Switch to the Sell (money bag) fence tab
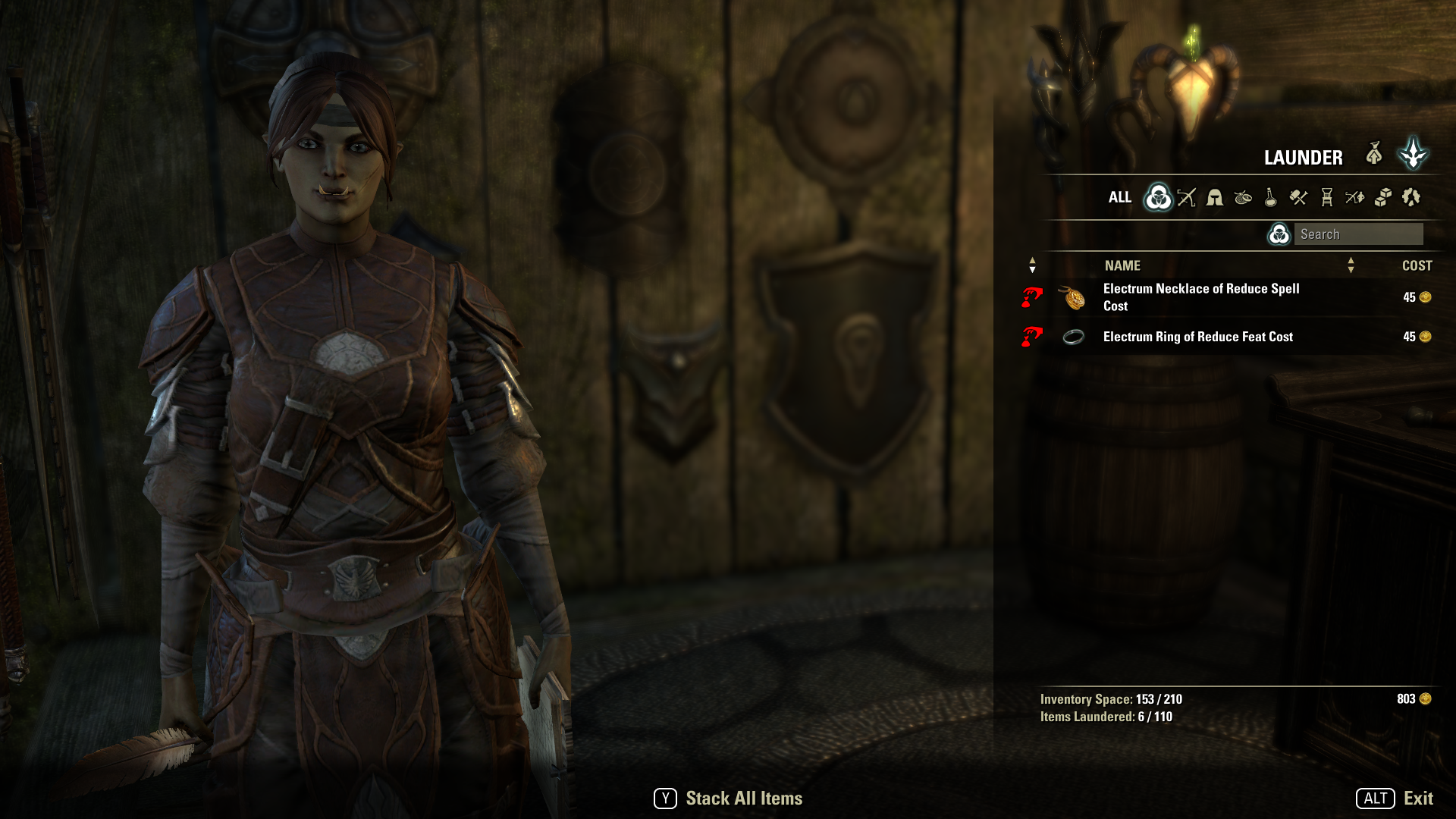The image size is (1456, 819). tap(1374, 154)
